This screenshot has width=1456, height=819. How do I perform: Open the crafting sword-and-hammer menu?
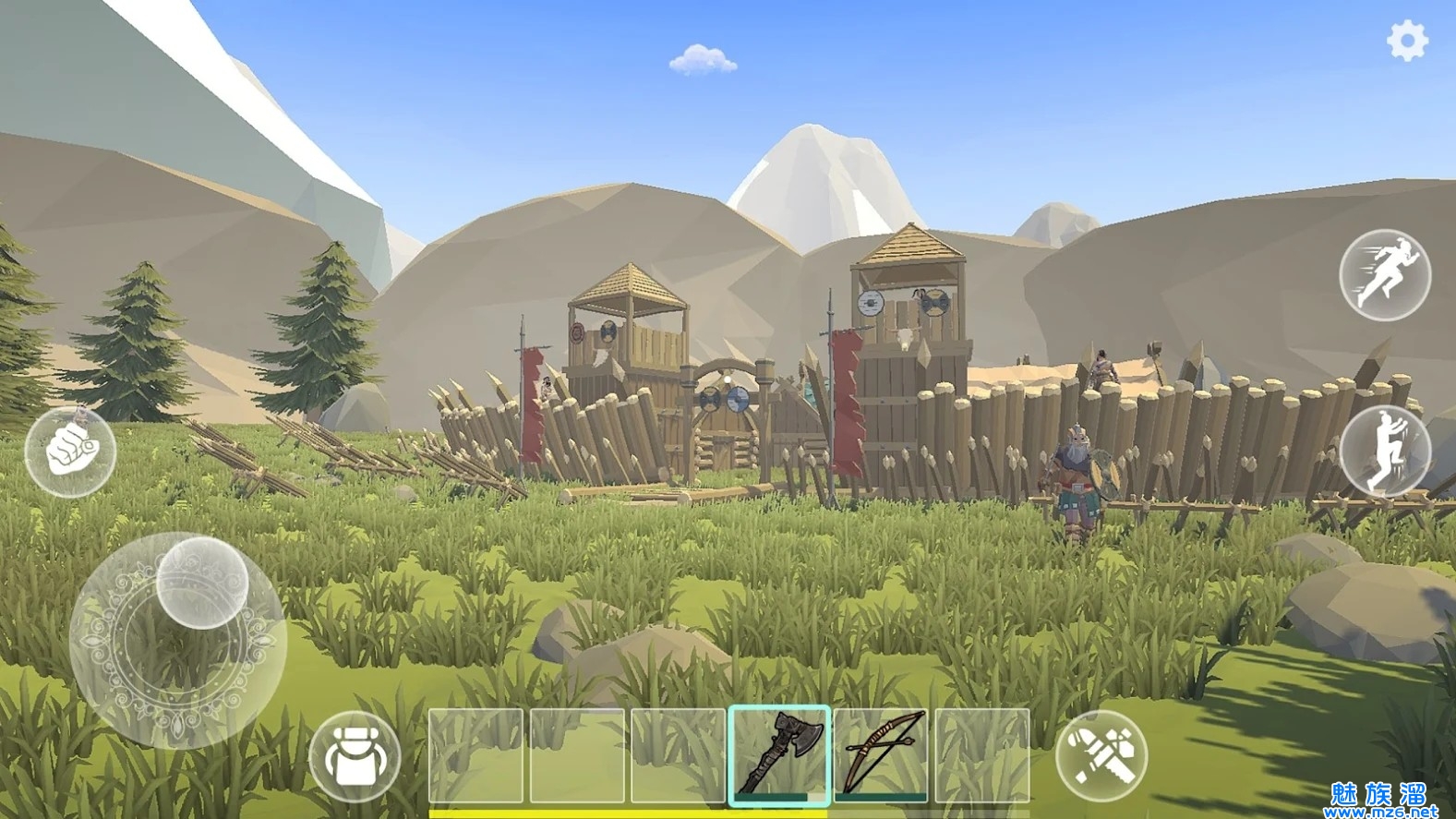point(1101,755)
